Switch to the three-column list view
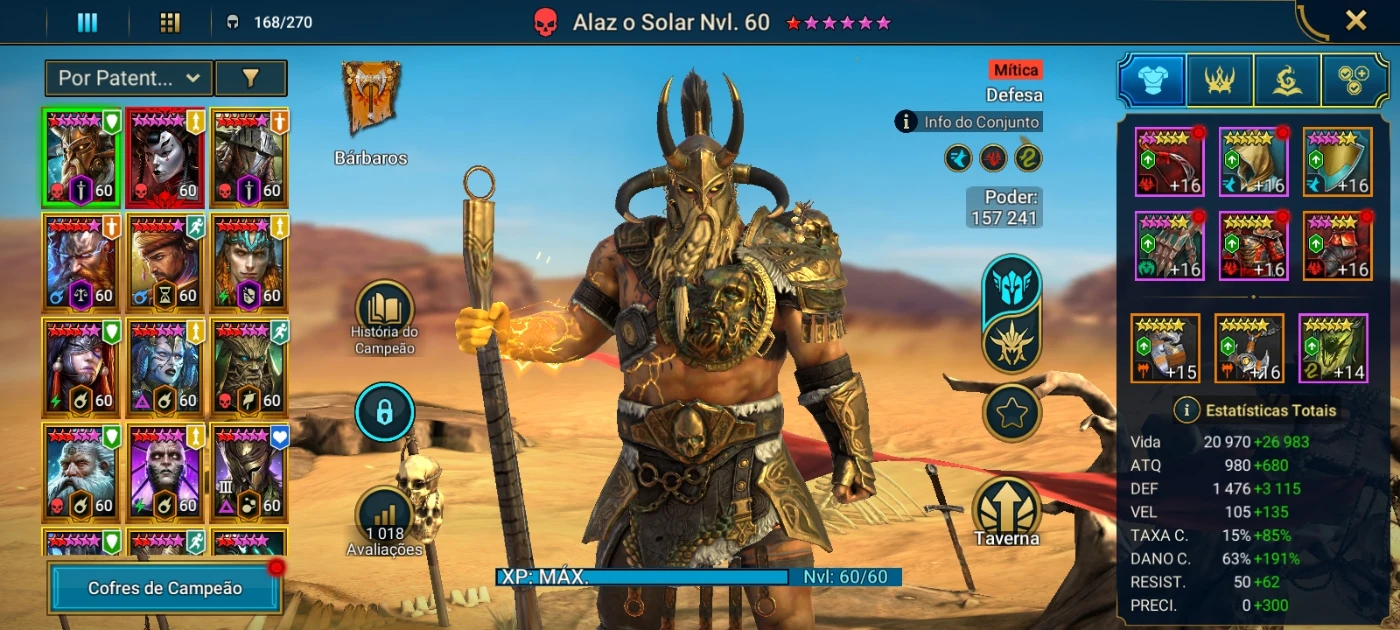Viewport: 1400px width, 630px height. coord(87,22)
